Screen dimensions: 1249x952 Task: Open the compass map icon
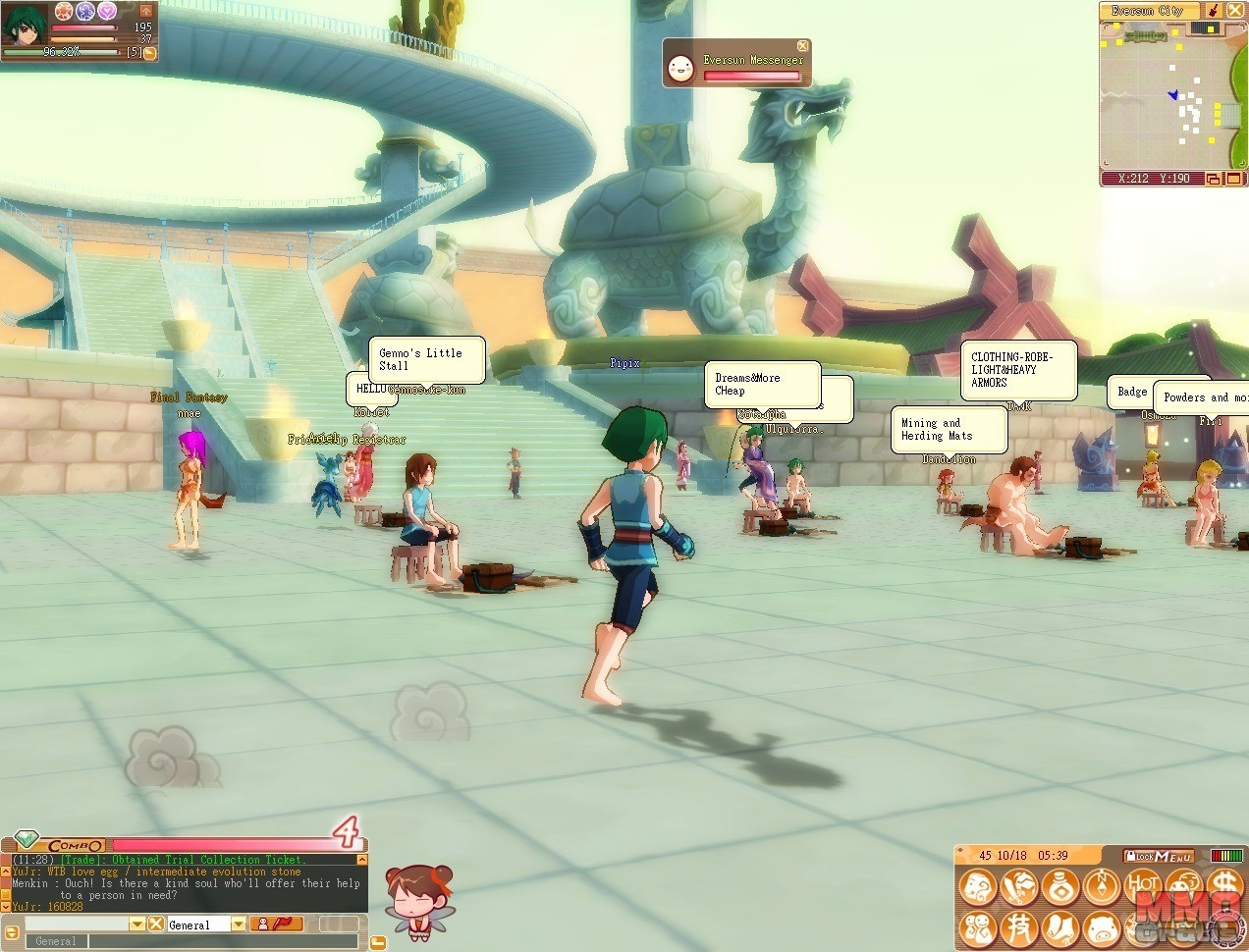coord(1103,887)
